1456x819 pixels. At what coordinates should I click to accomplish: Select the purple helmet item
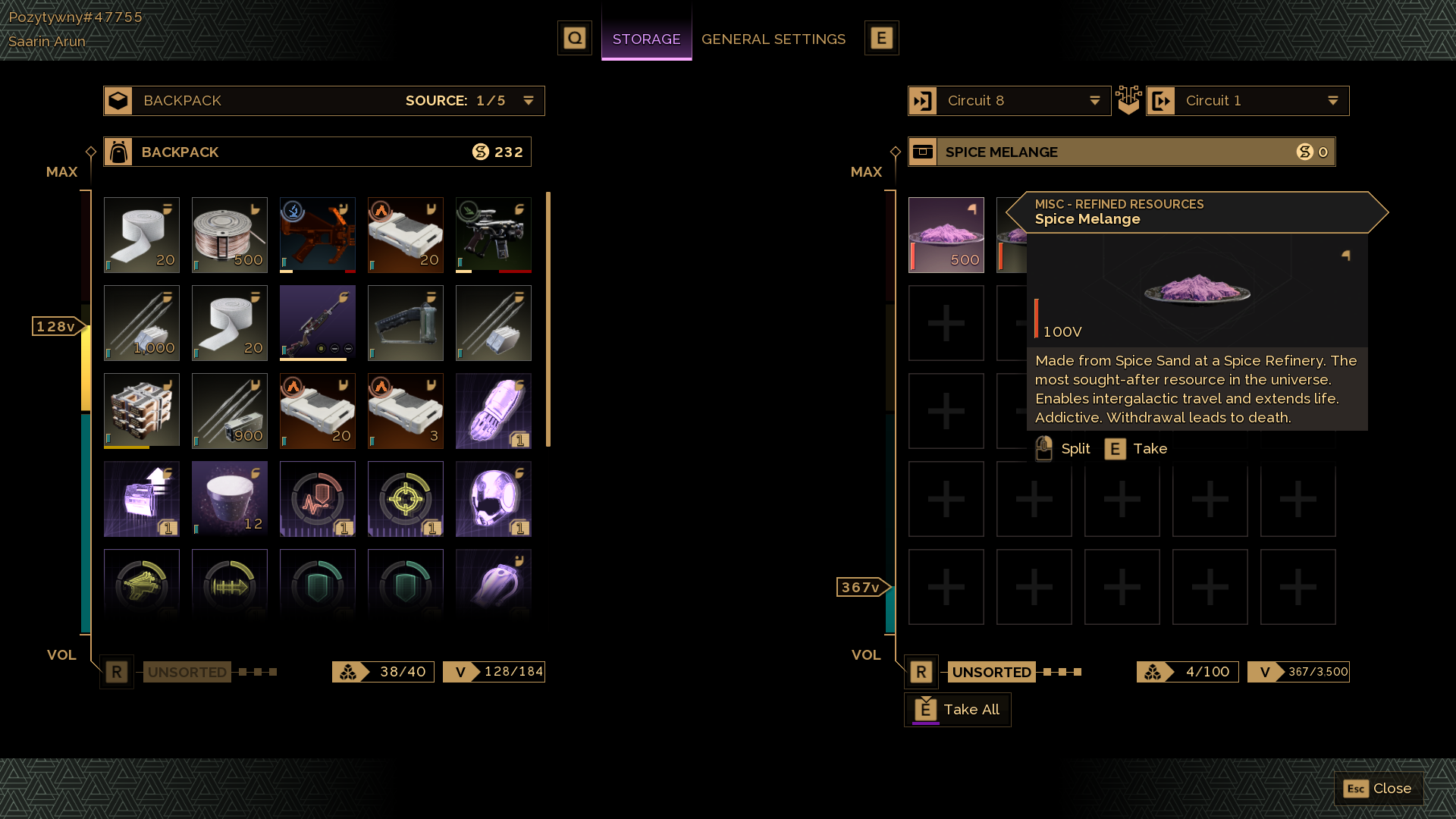[x=493, y=499]
